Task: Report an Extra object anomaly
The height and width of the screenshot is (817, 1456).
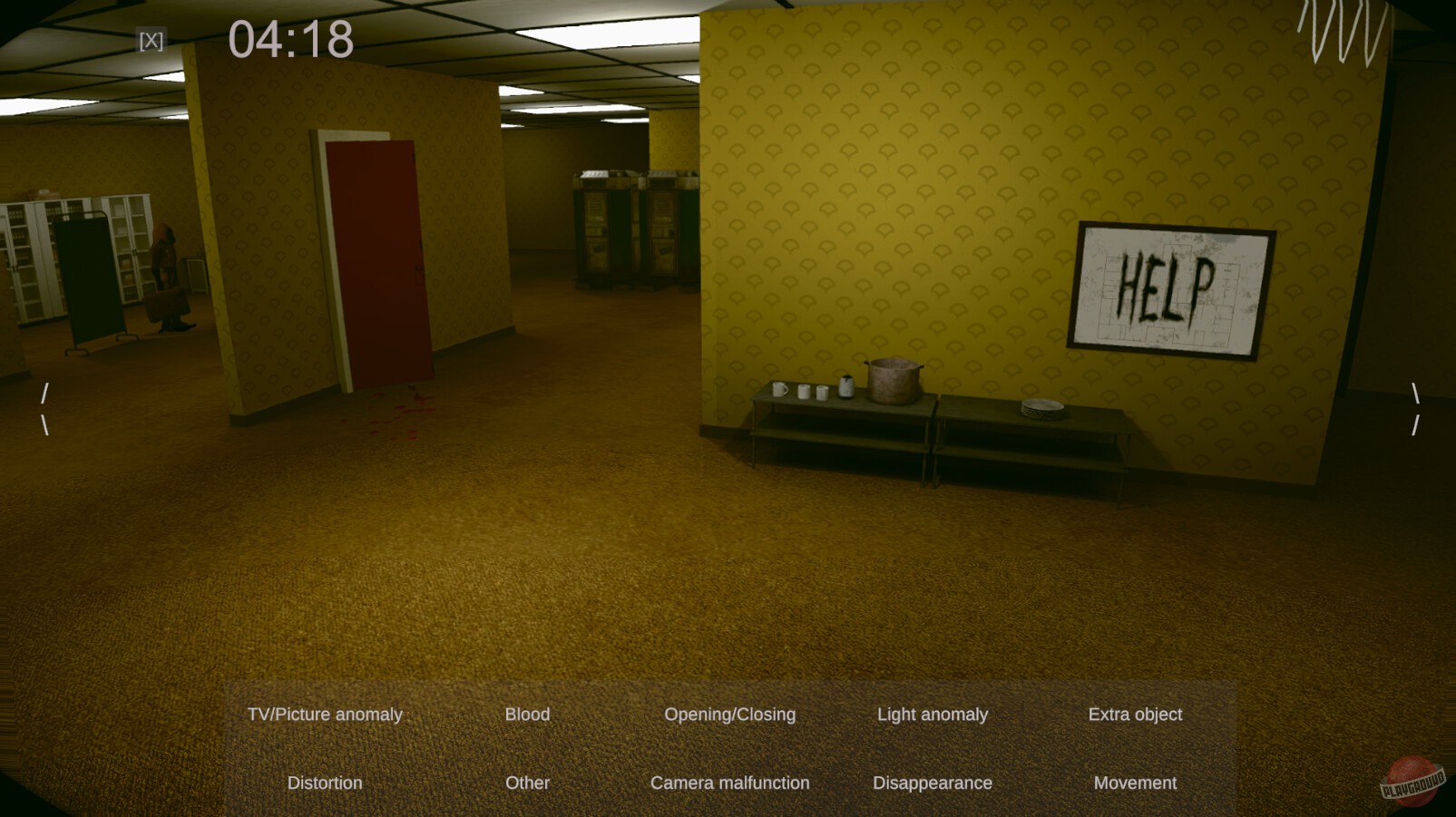Action: (1136, 715)
